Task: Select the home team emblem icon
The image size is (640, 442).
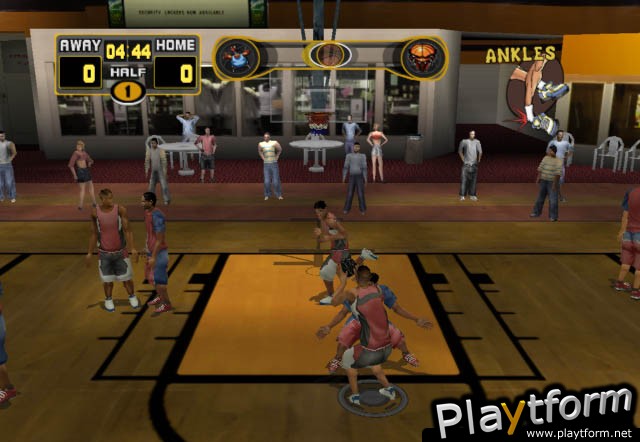Action: [423, 58]
